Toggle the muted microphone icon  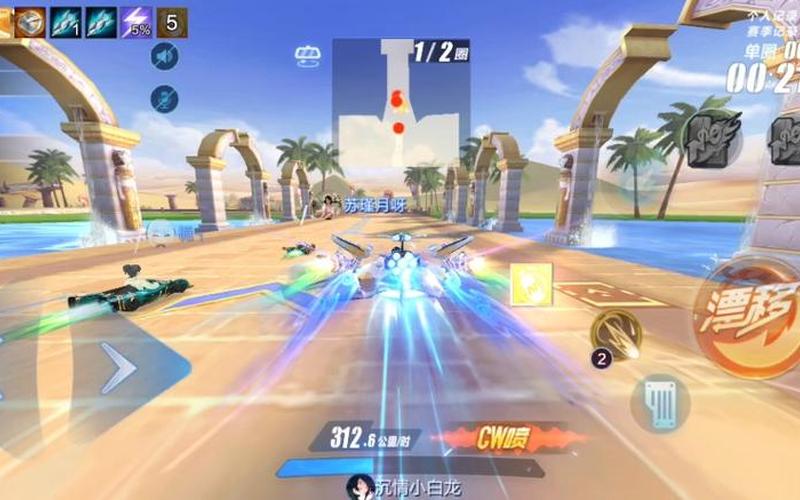164,99
